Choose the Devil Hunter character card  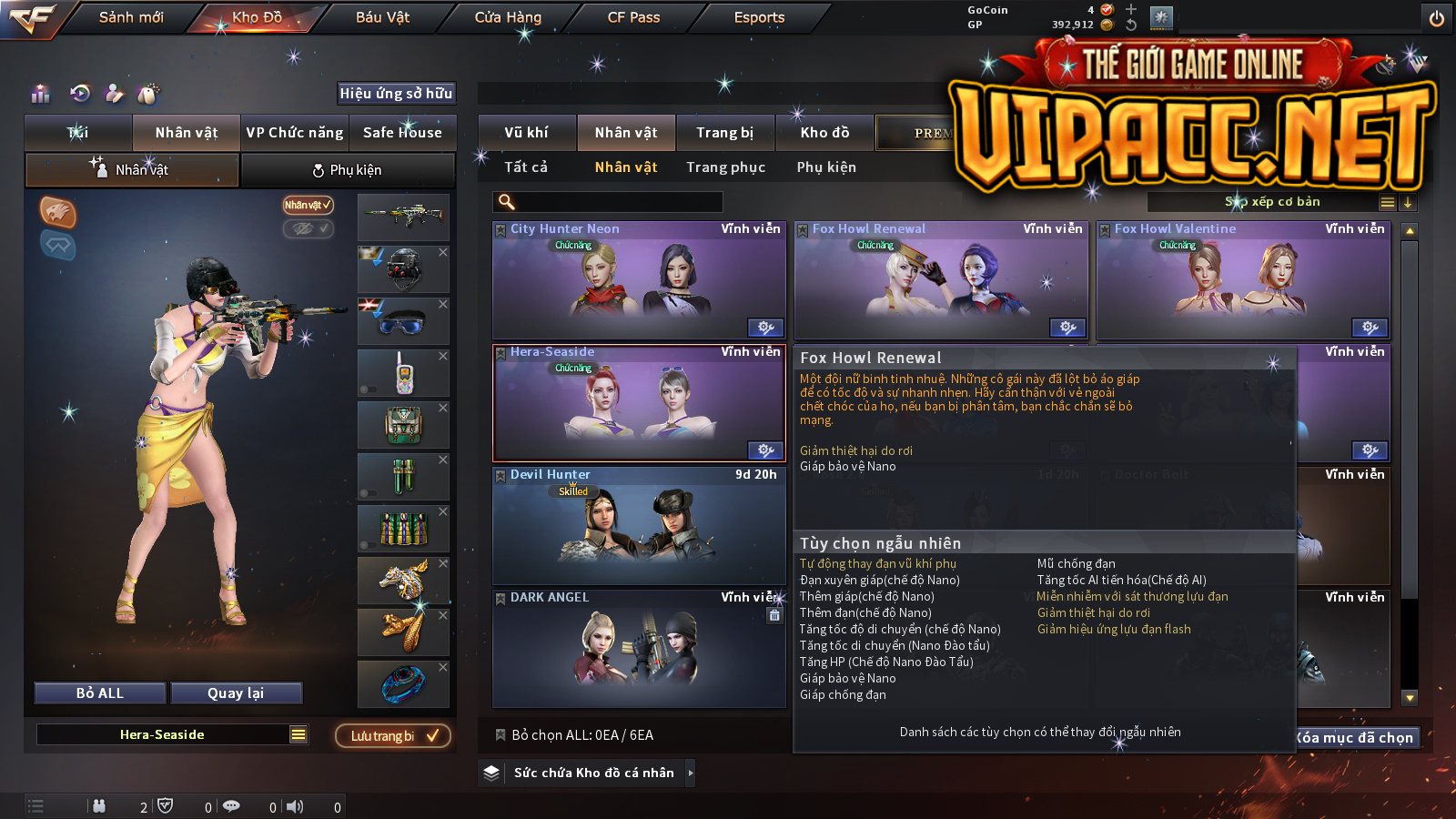638,526
